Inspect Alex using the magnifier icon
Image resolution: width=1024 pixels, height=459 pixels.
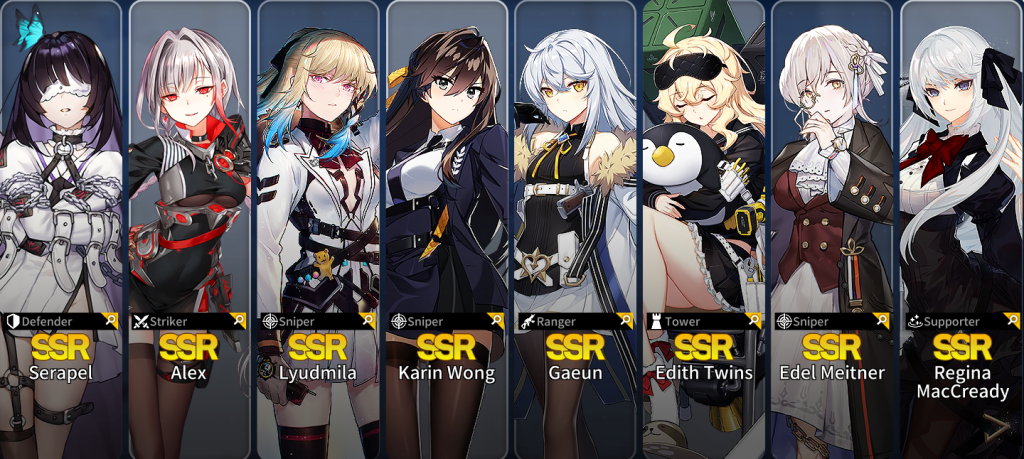pyautogui.click(x=239, y=321)
